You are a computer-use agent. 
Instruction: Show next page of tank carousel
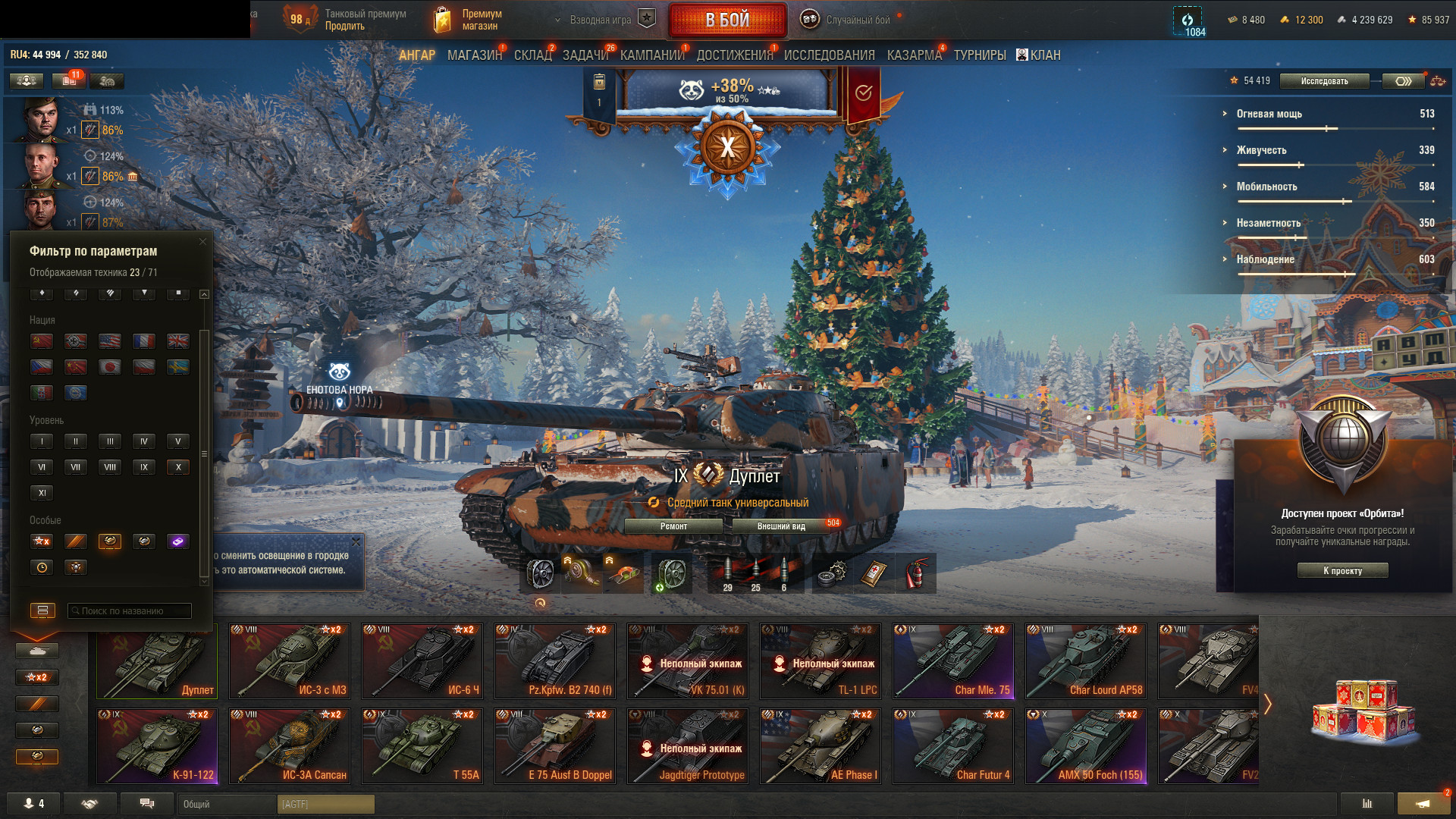point(1267,704)
